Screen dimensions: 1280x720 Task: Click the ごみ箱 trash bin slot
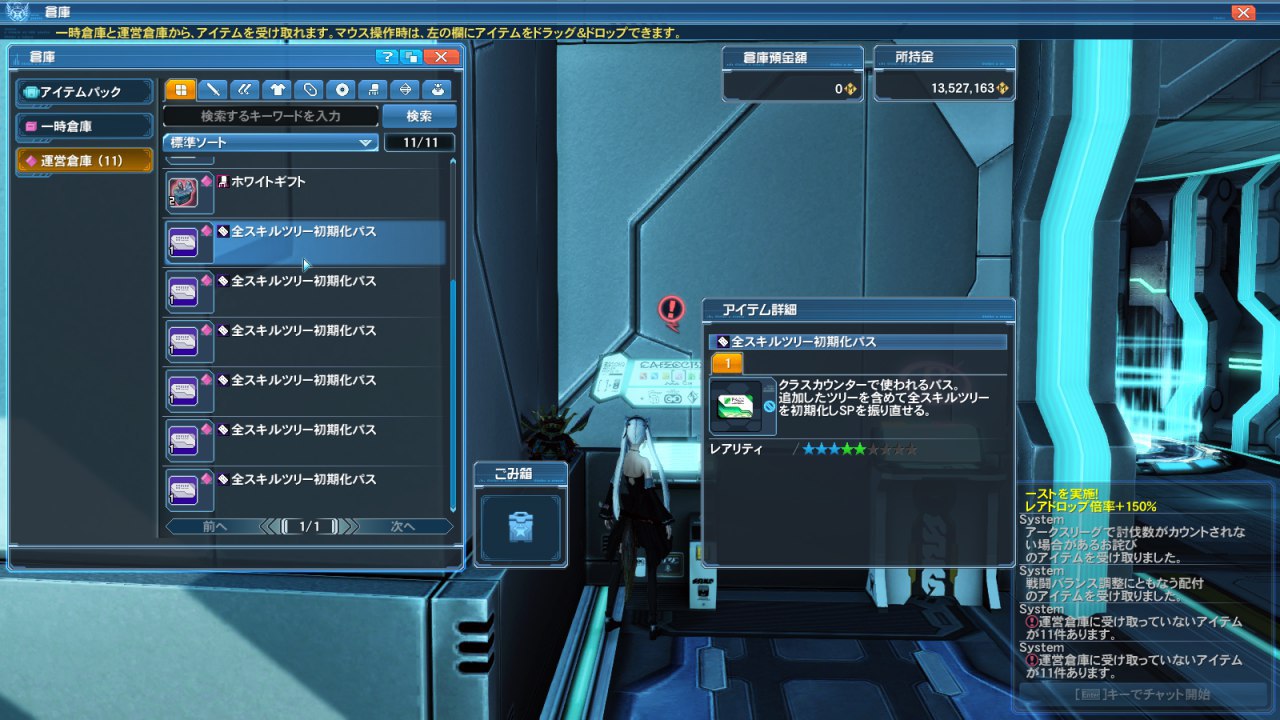click(520, 525)
